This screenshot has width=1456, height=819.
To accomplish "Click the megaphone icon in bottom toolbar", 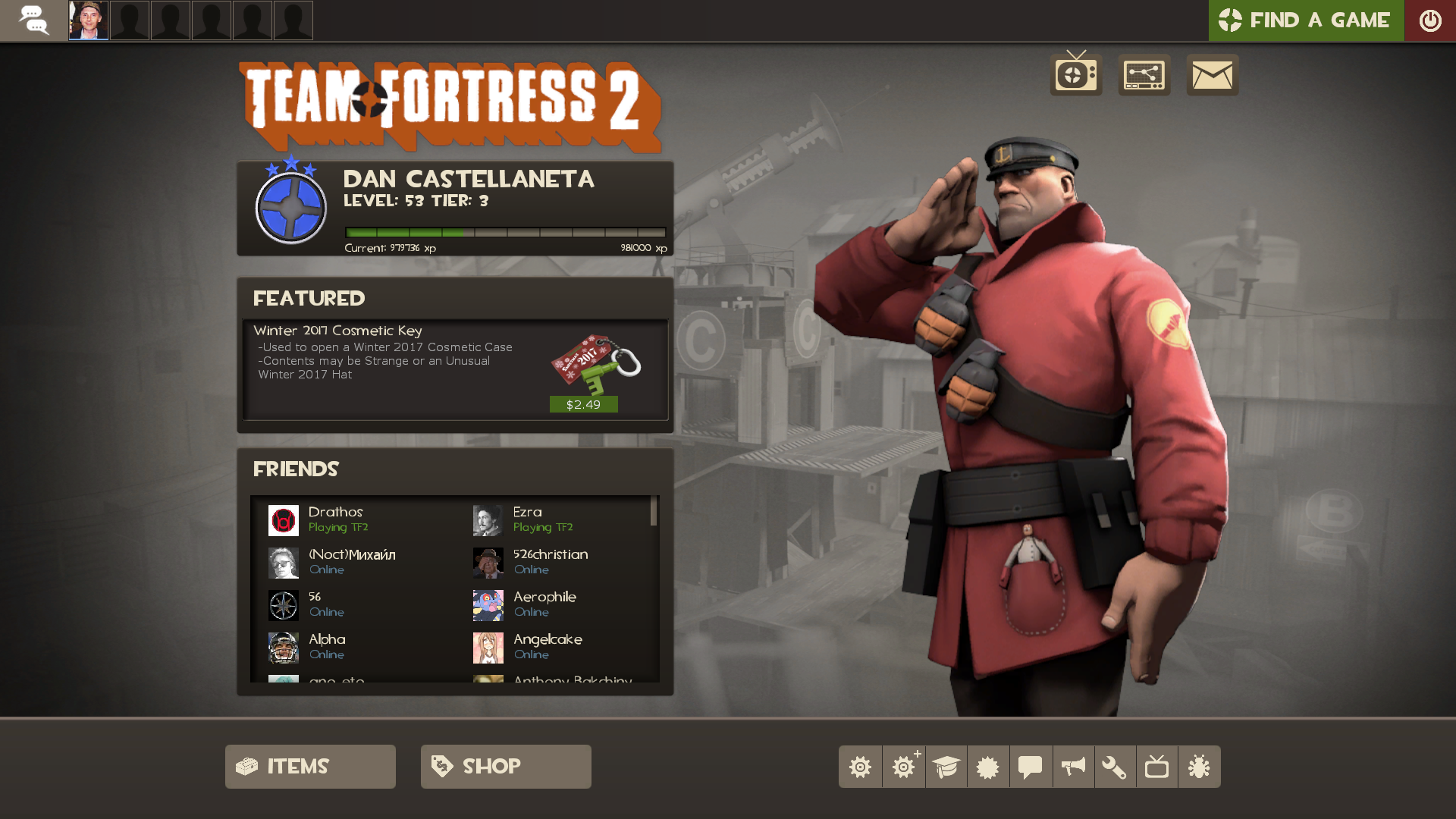I will pos(1073,767).
